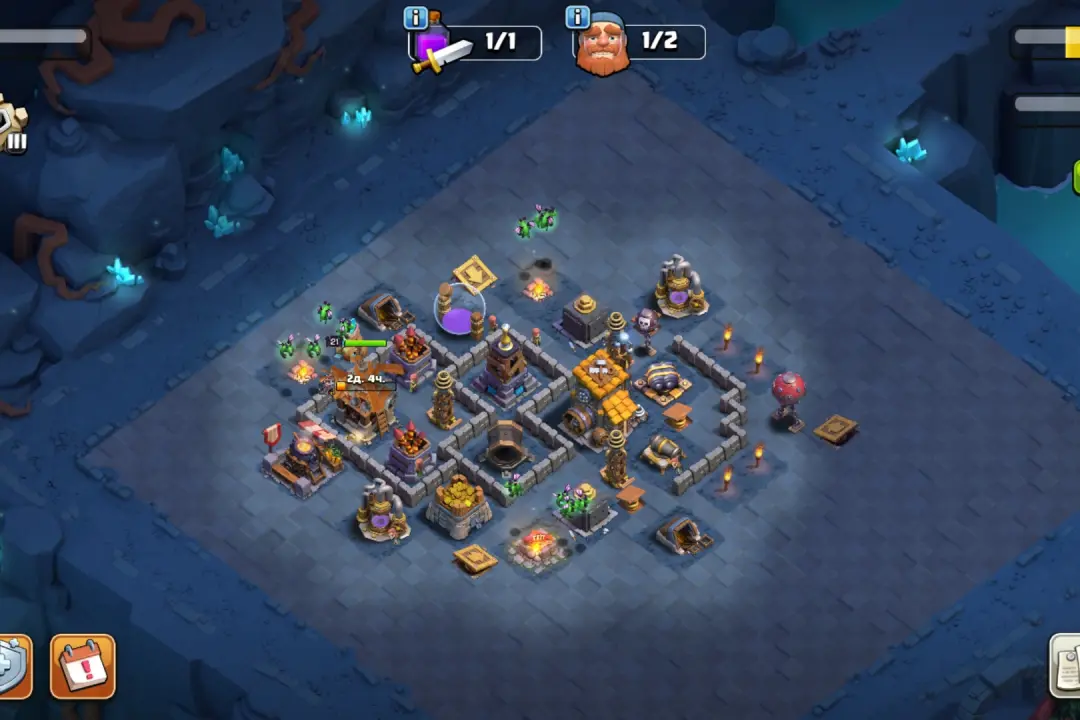Open the shield button in the bottom corner
The width and height of the screenshot is (1080, 720).
point(12,667)
